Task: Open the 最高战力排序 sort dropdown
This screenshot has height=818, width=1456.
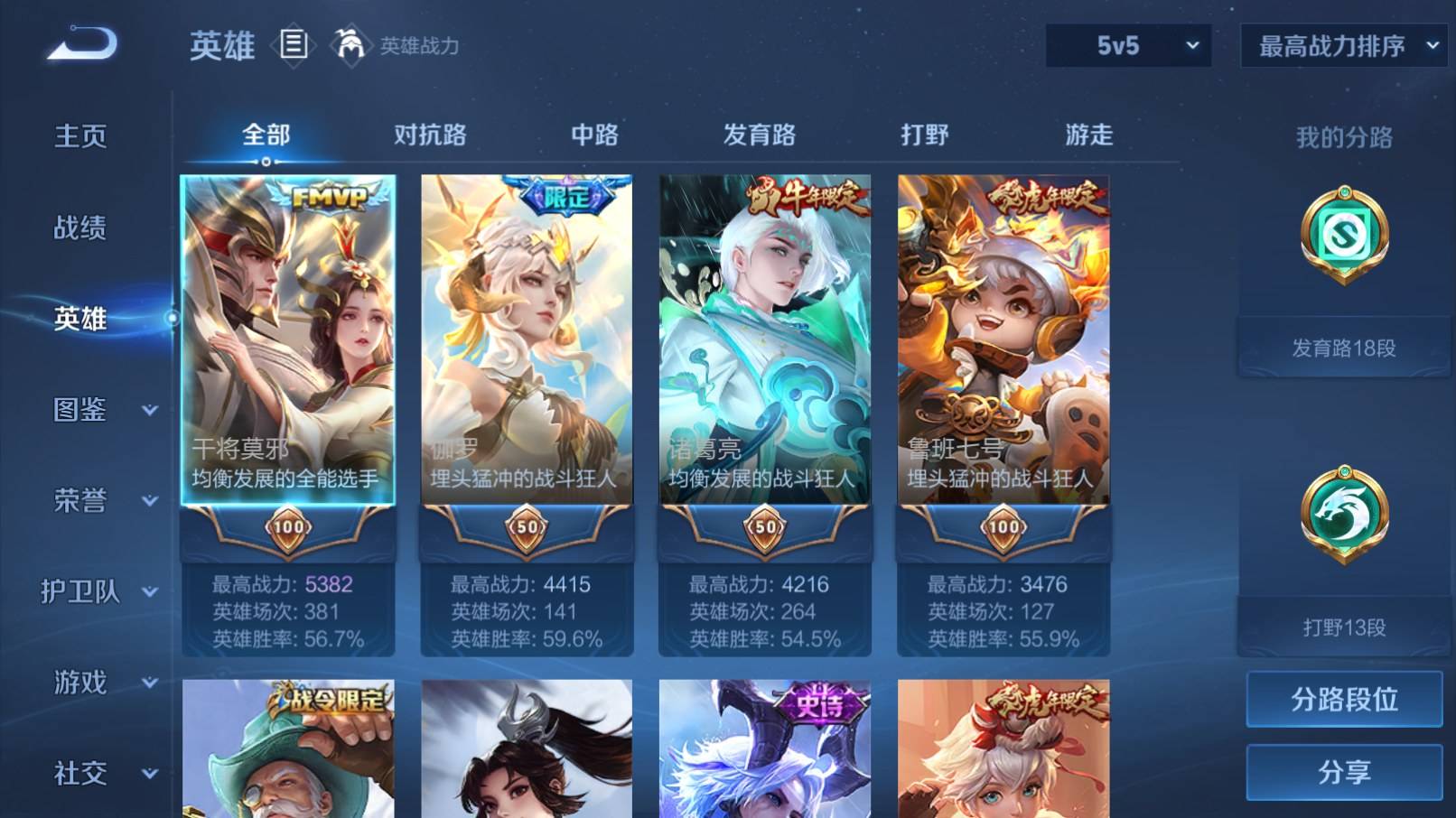Action: 1343,43
